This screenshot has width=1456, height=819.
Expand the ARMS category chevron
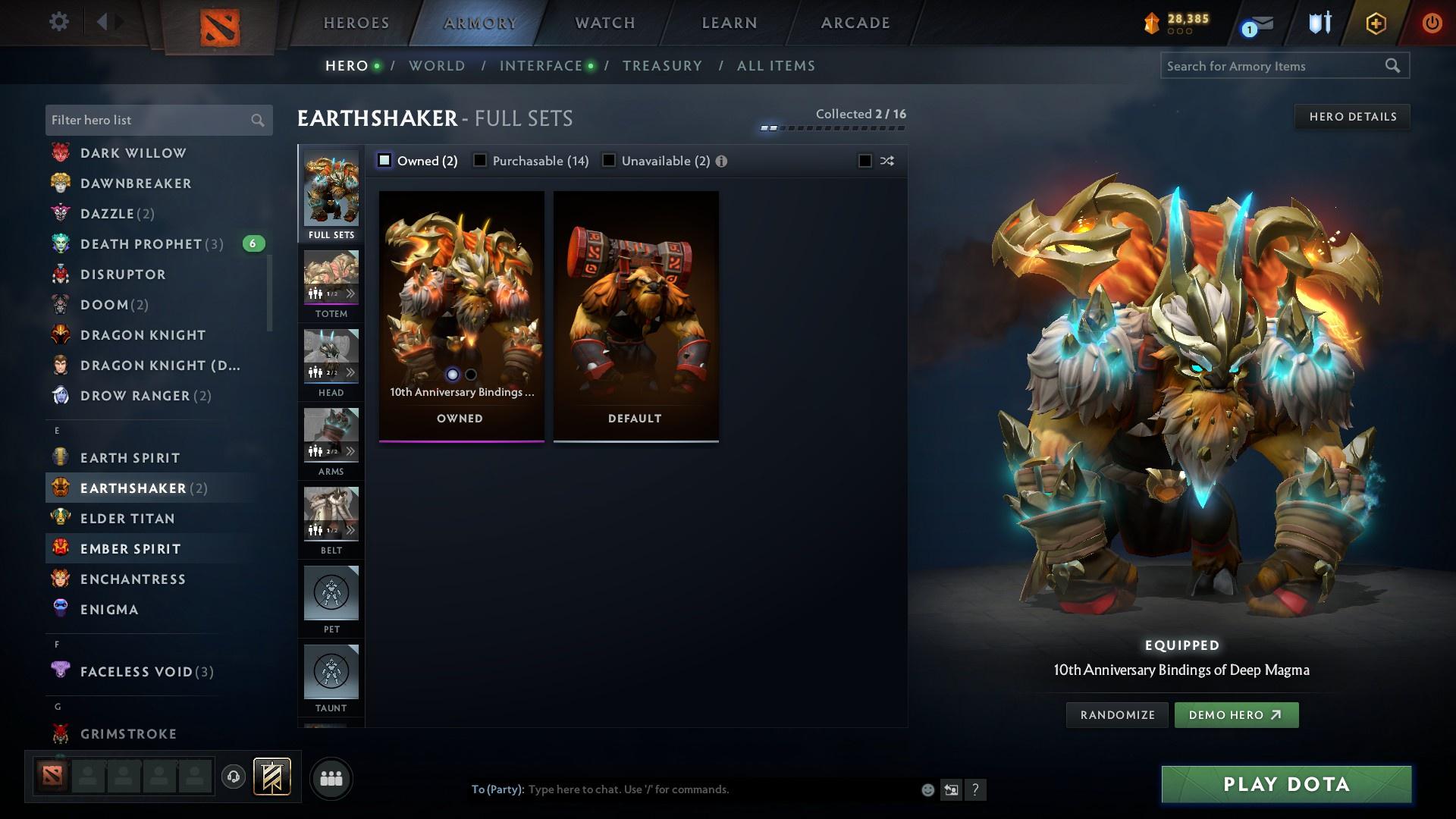coord(350,450)
